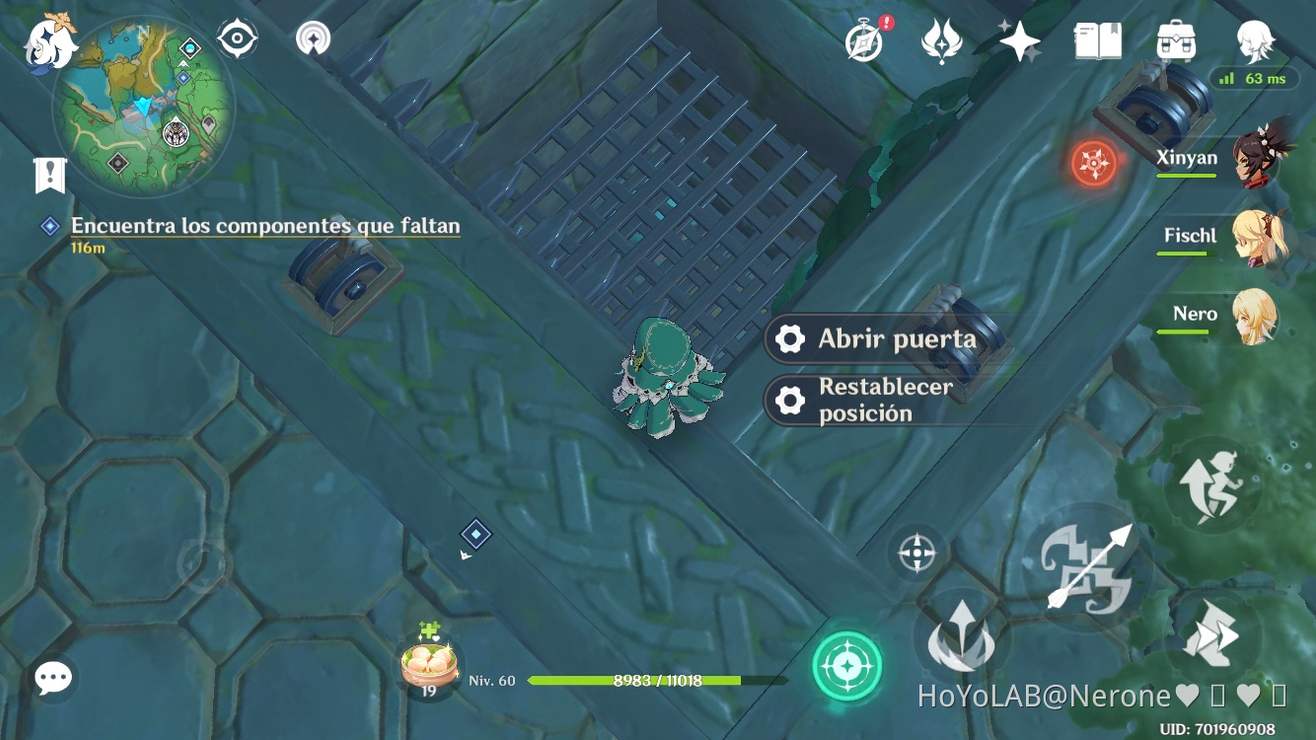
Task: Open the Wish star icon
Action: point(1018,40)
